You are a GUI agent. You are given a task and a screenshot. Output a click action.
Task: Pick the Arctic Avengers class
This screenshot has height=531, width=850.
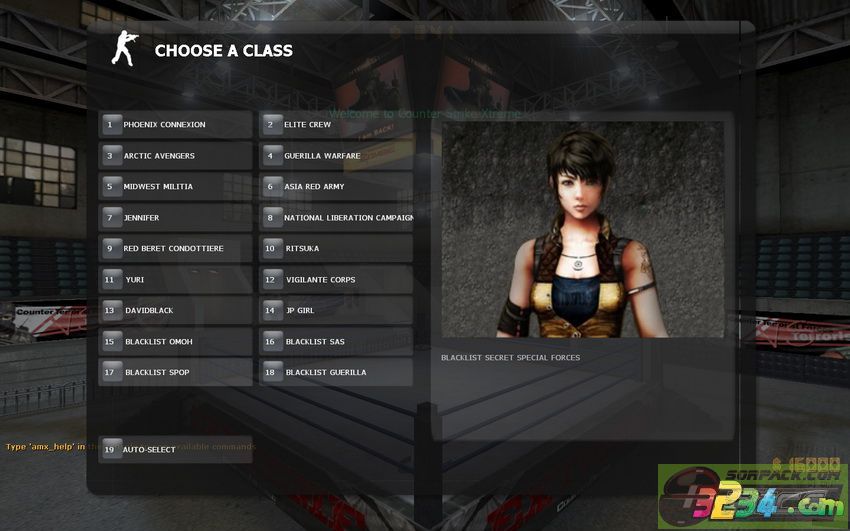(x=175, y=156)
